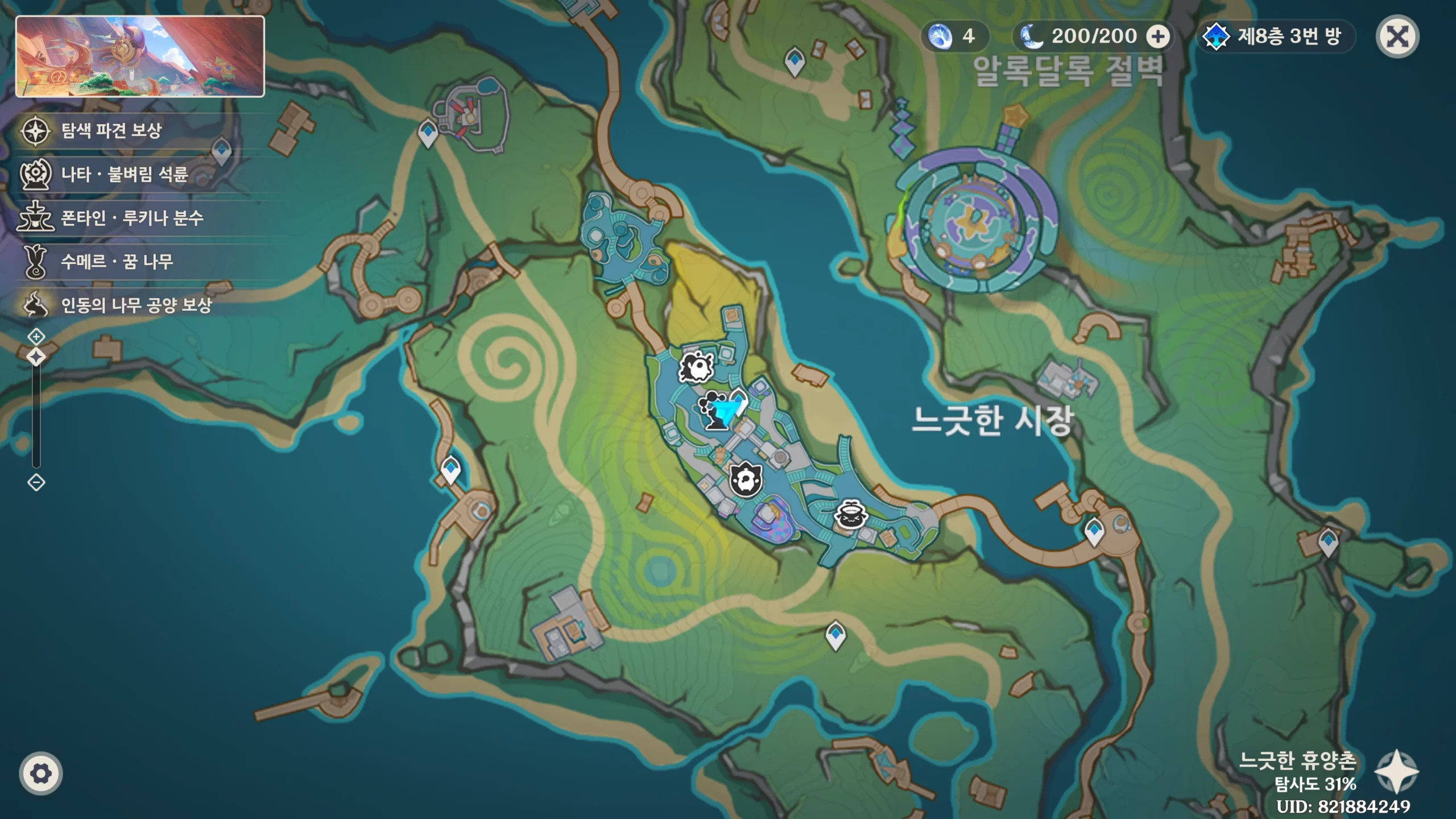The height and width of the screenshot is (819, 1456).
Task: Click the map zoom-out minus button
Action: pyautogui.click(x=36, y=483)
